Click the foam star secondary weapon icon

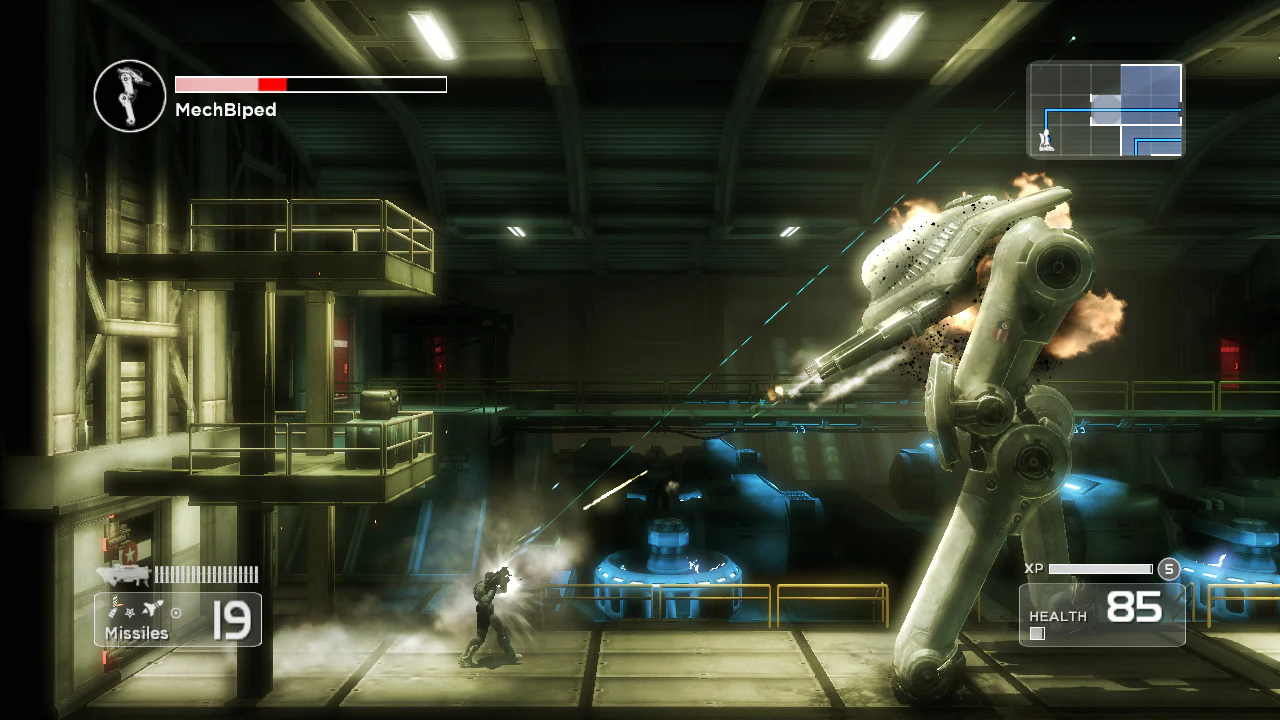point(129,613)
